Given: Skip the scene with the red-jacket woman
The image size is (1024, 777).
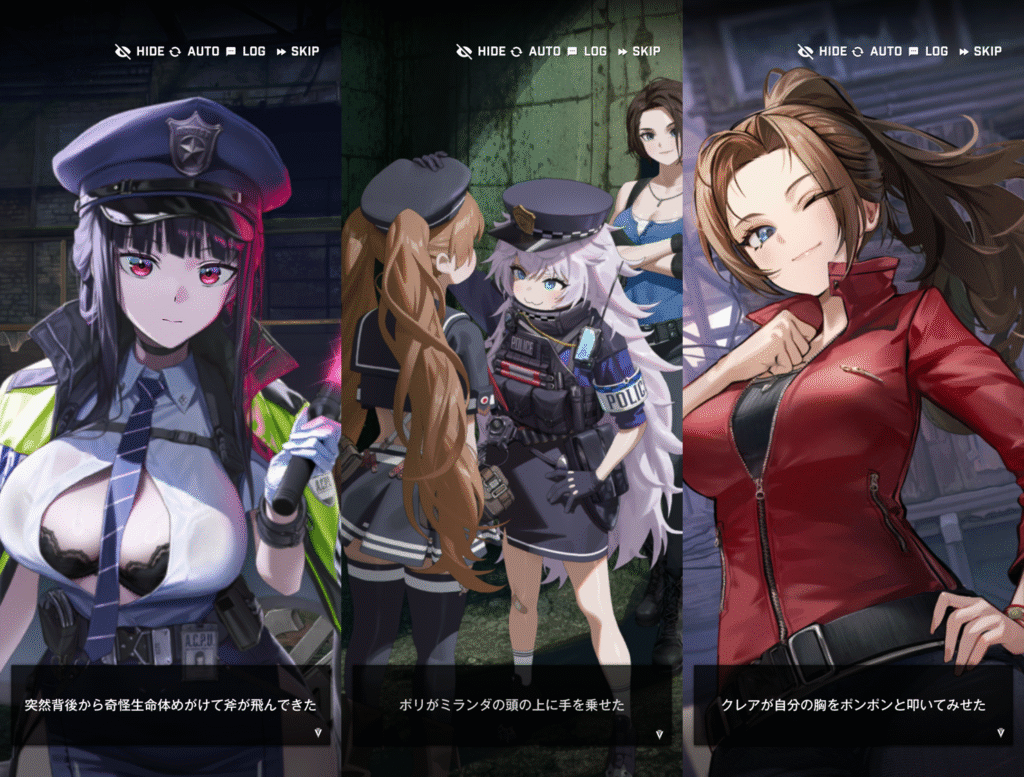Looking at the screenshot, I should click(x=979, y=51).
